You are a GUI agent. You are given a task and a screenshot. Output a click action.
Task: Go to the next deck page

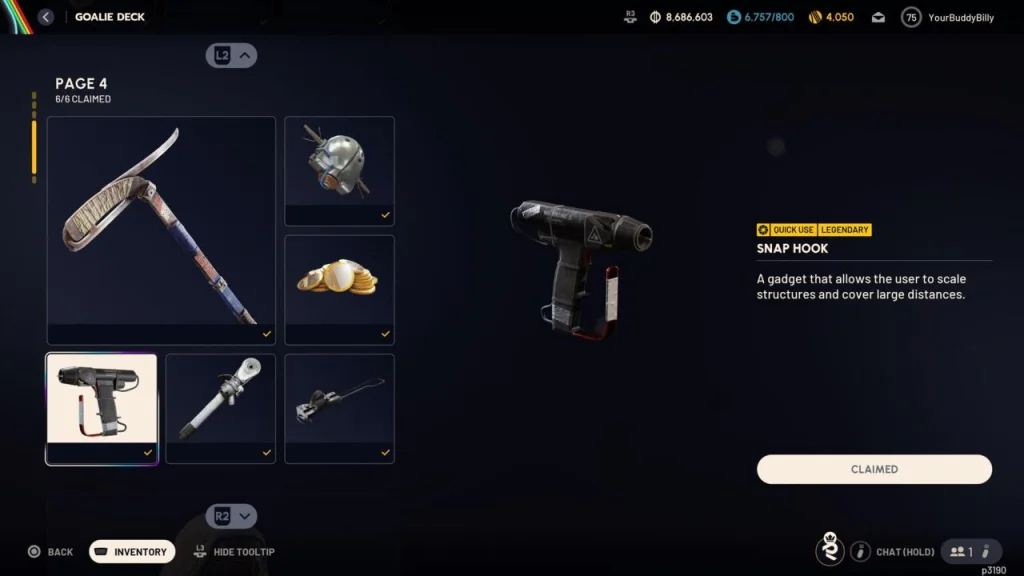[232, 516]
